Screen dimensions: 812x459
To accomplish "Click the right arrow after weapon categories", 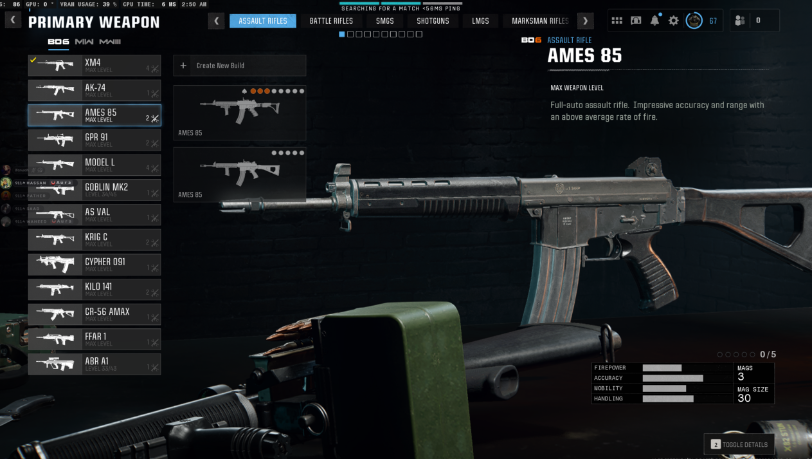I will [x=585, y=20].
